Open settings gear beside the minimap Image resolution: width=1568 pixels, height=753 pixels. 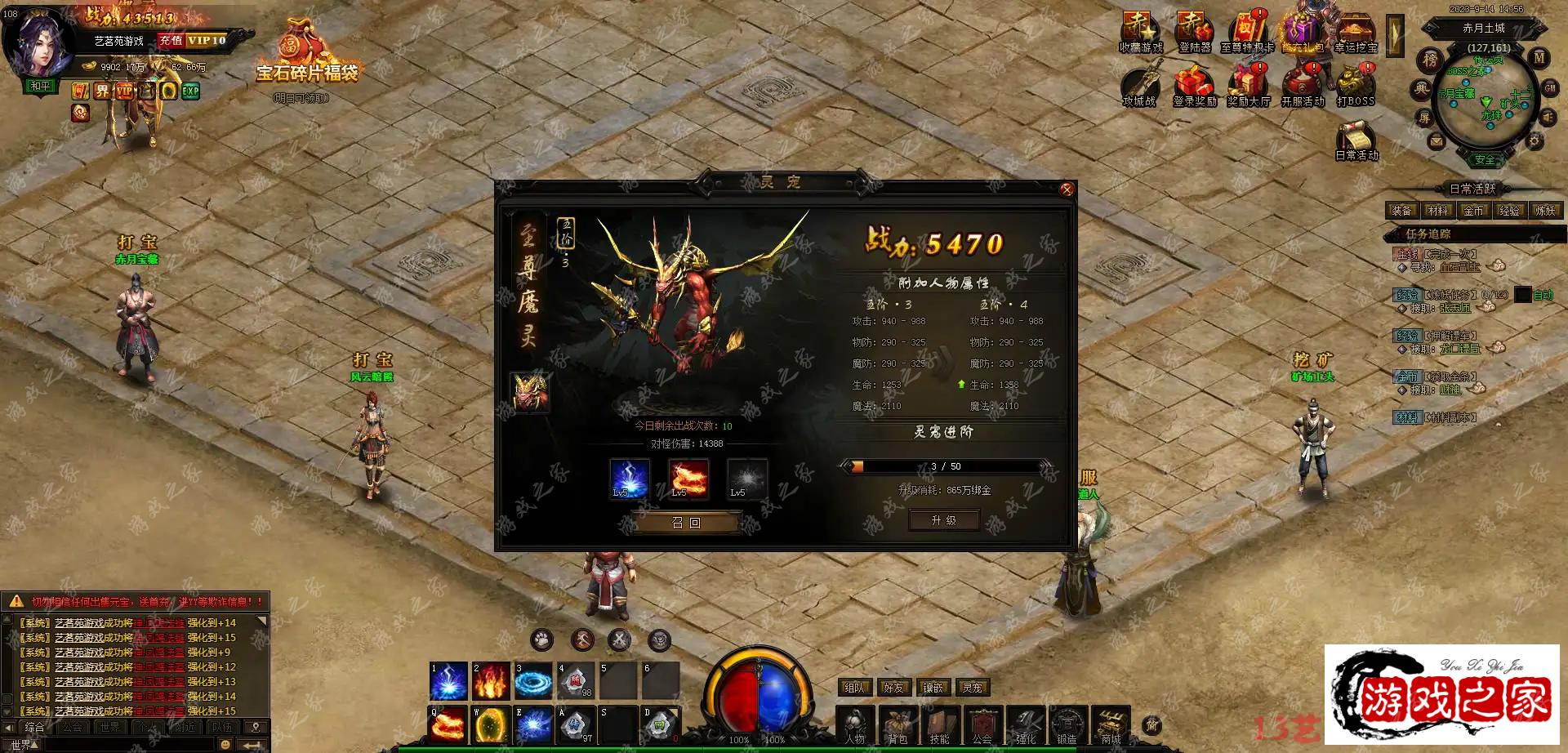coord(1535,141)
